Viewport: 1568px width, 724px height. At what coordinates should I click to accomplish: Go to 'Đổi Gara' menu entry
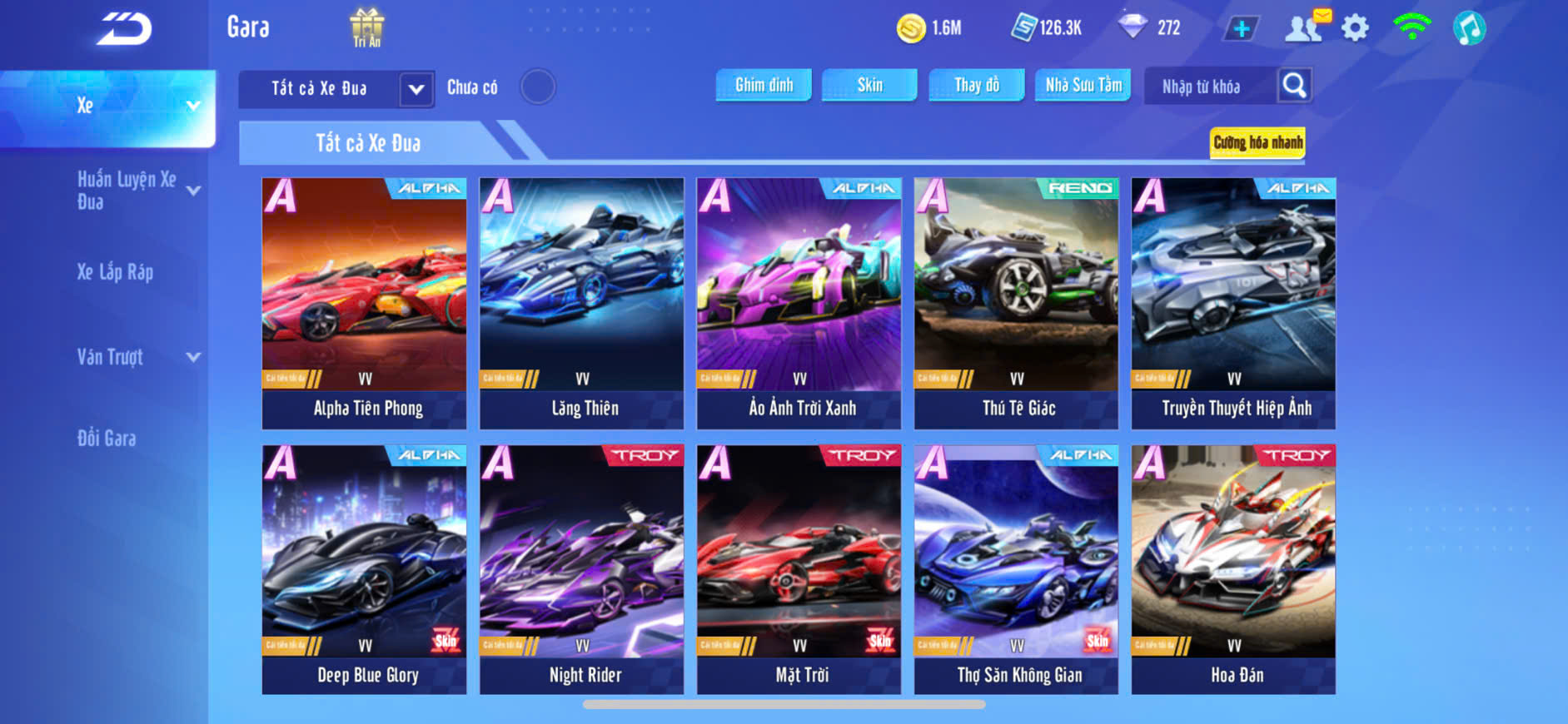[x=107, y=439]
